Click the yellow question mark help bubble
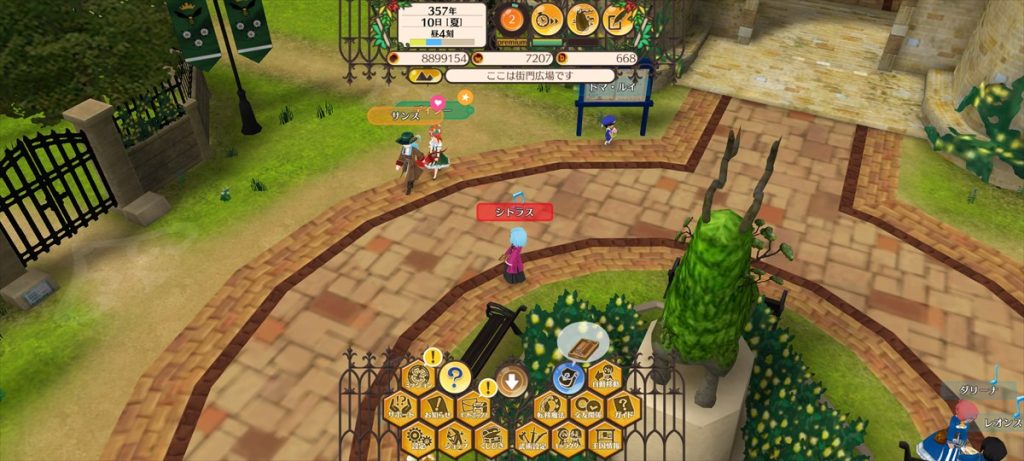The image size is (1024, 461). point(455,377)
